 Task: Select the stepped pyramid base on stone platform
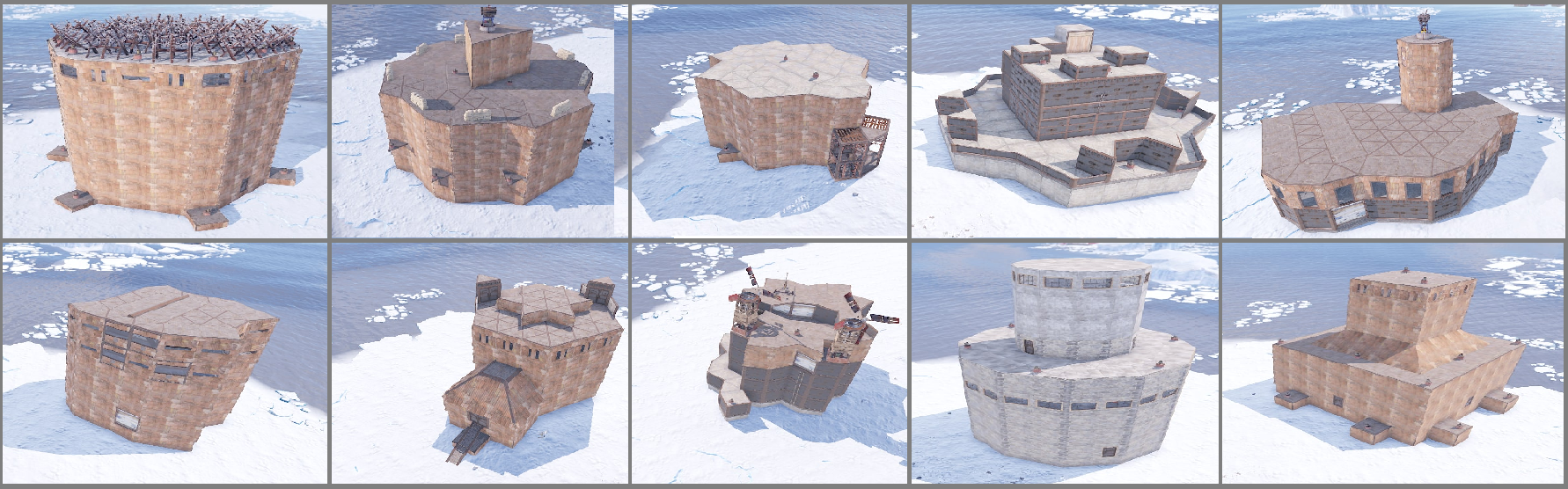click(x=1065, y=120)
